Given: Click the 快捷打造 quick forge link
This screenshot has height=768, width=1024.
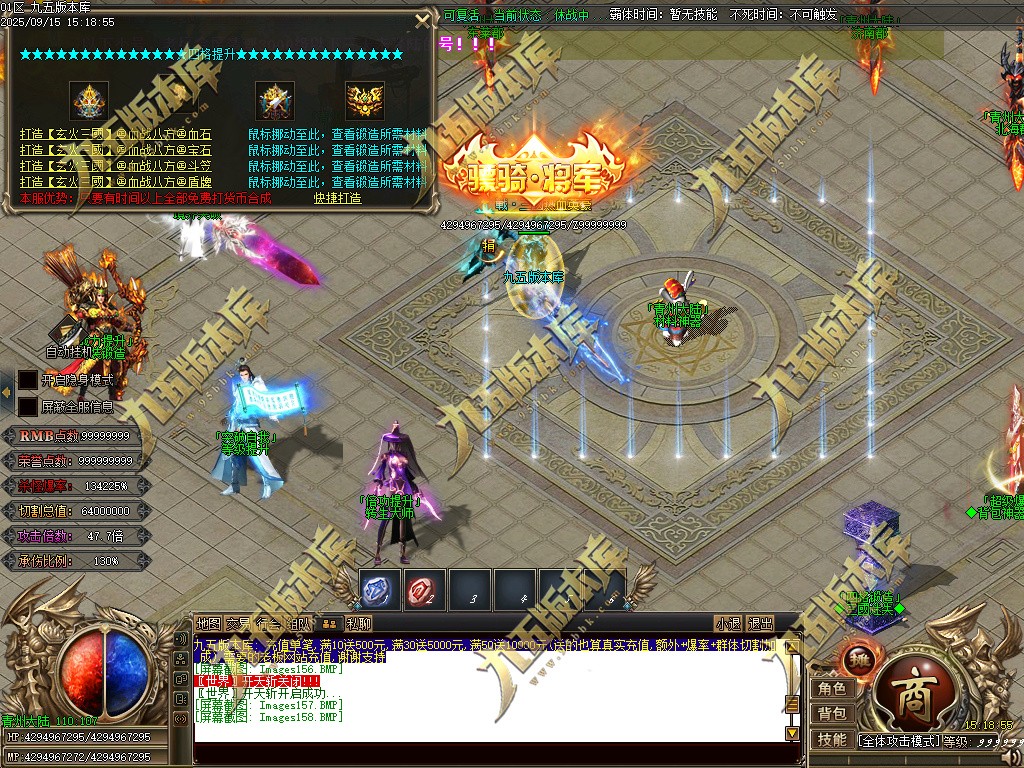Looking at the screenshot, I should 337,198.
